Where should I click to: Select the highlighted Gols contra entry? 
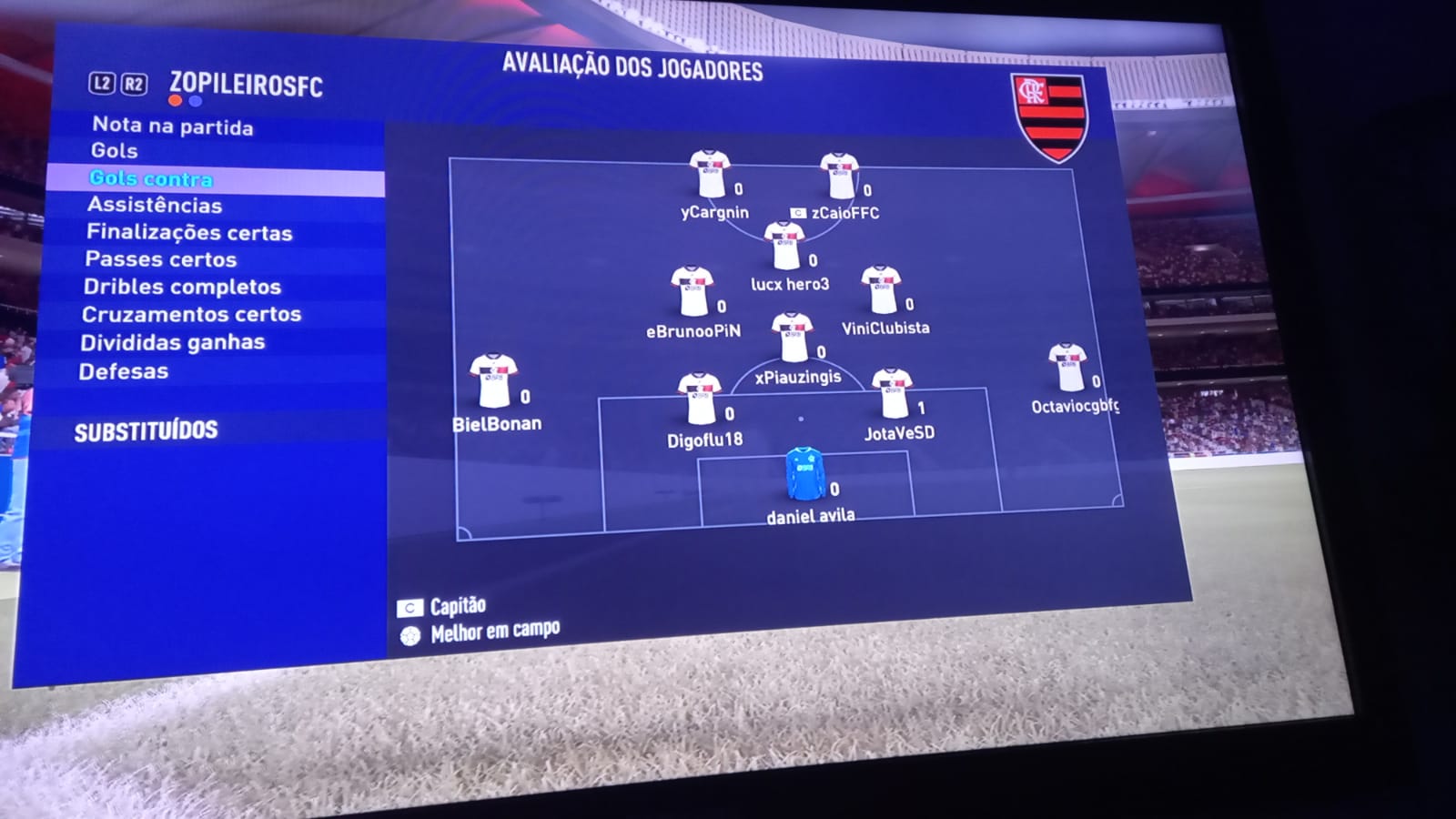pos(151,178)
